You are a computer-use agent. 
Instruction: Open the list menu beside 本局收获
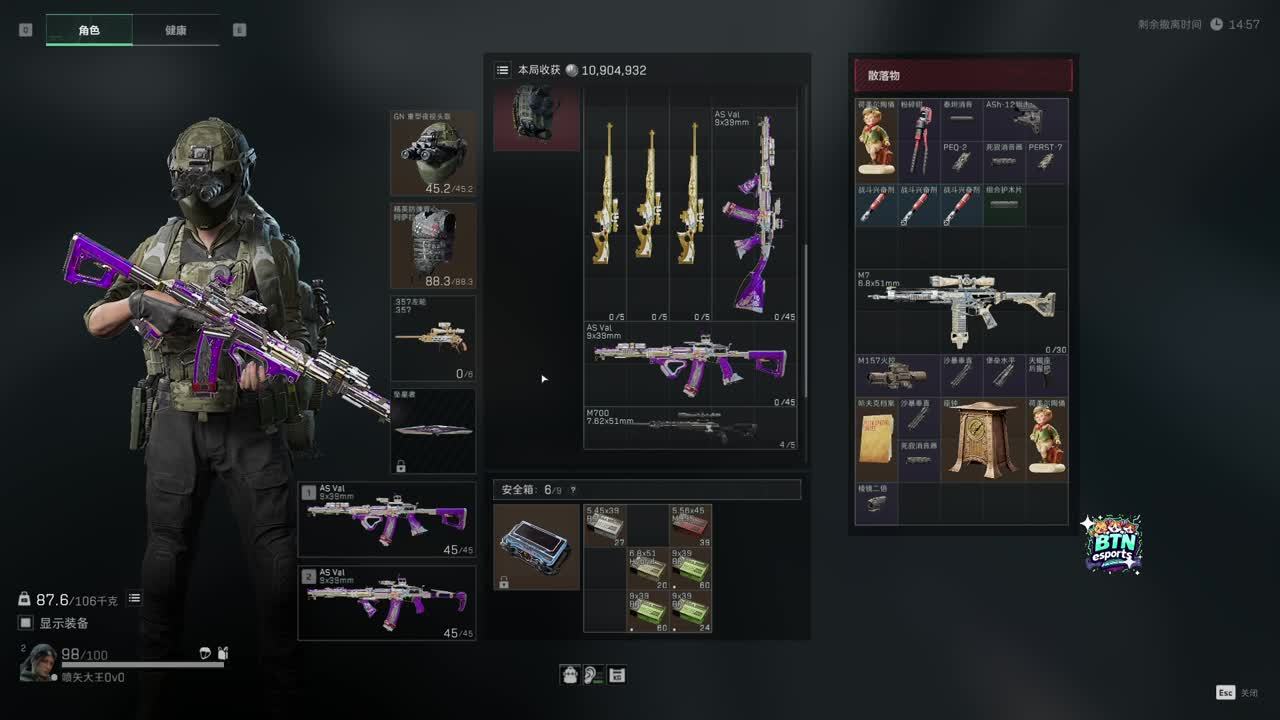tap(502, 70)
